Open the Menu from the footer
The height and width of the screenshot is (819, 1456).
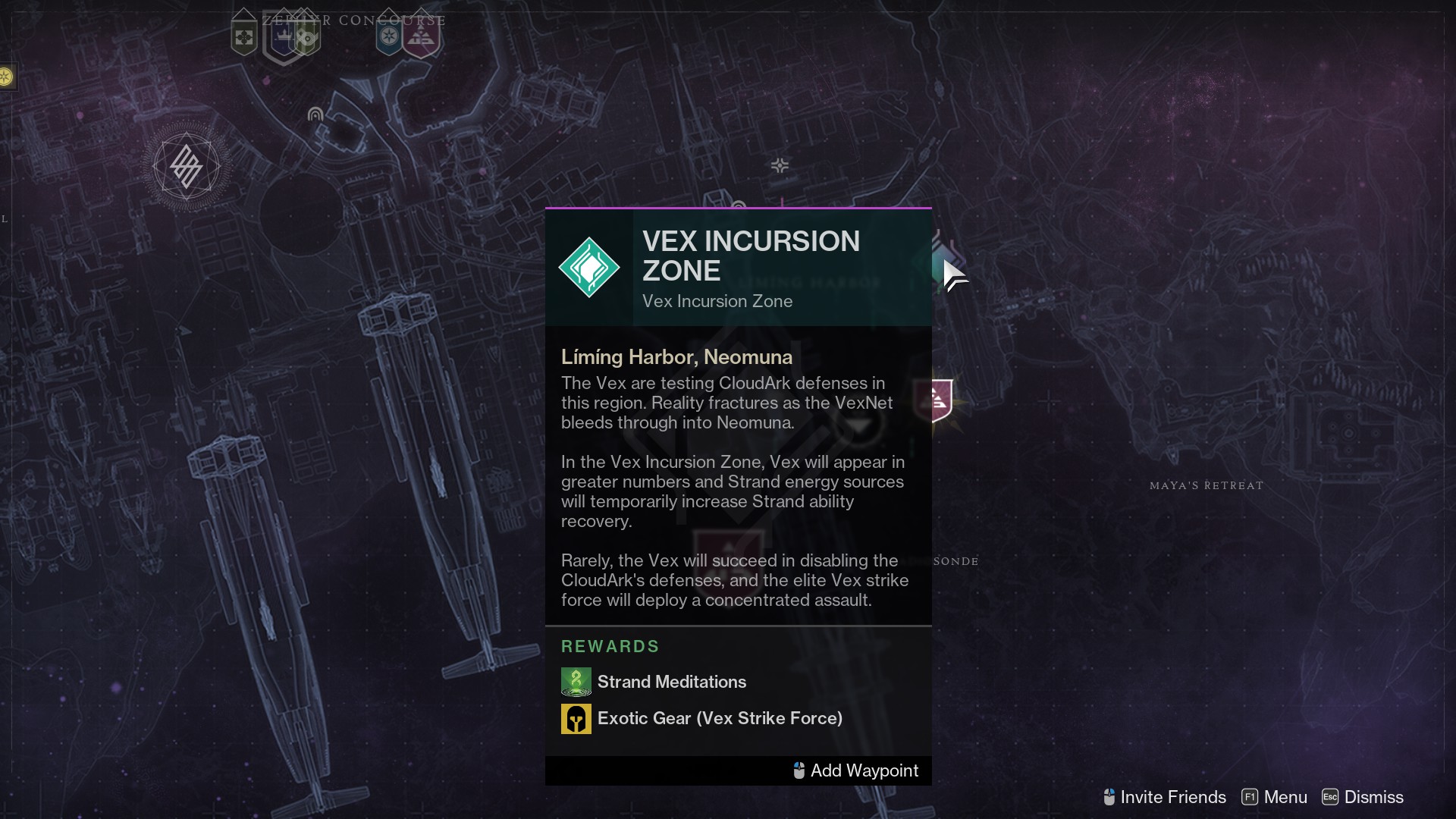(1274, 797)
